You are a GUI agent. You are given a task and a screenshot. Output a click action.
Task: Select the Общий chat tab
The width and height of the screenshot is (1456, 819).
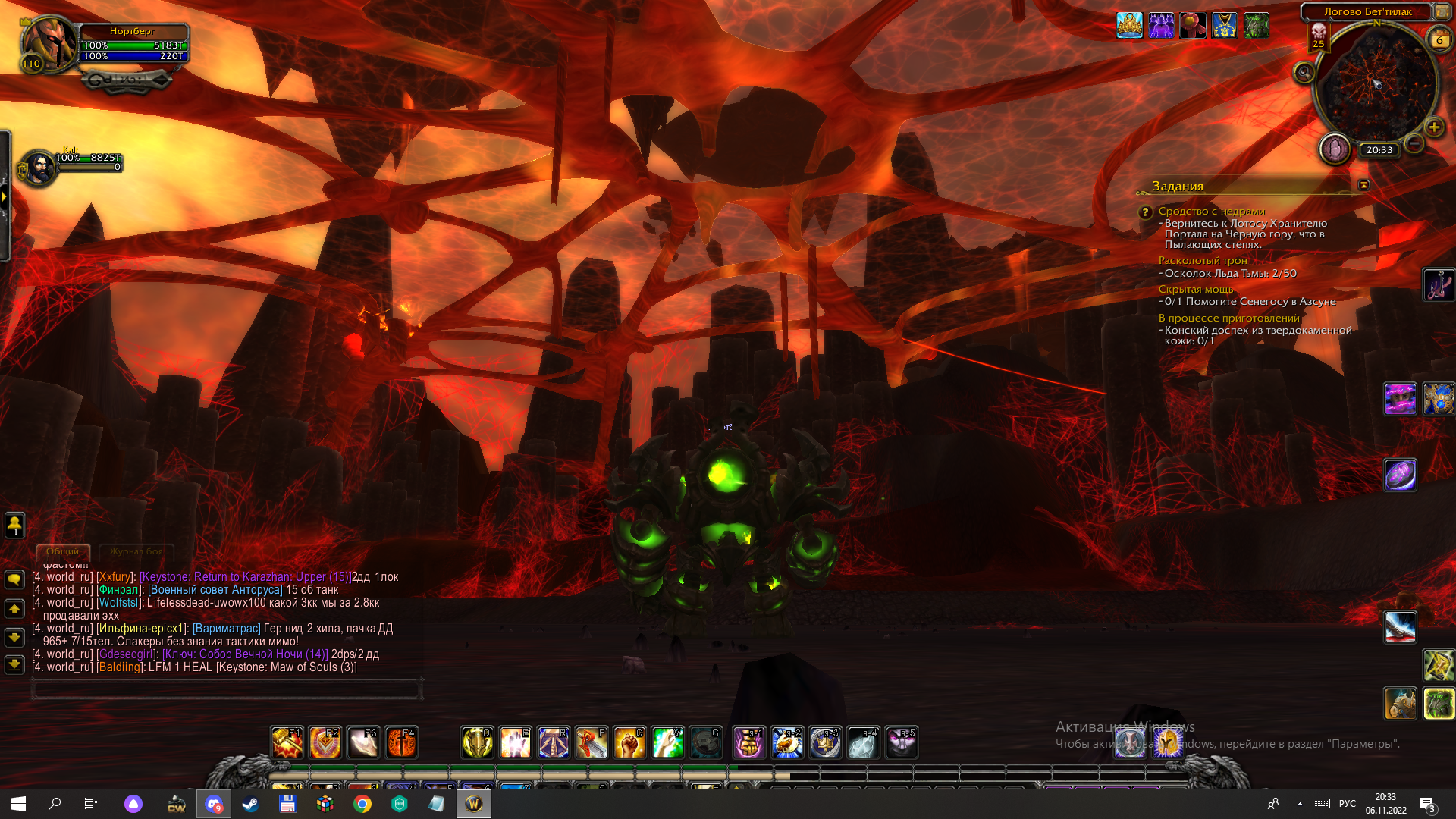[62, 551]
